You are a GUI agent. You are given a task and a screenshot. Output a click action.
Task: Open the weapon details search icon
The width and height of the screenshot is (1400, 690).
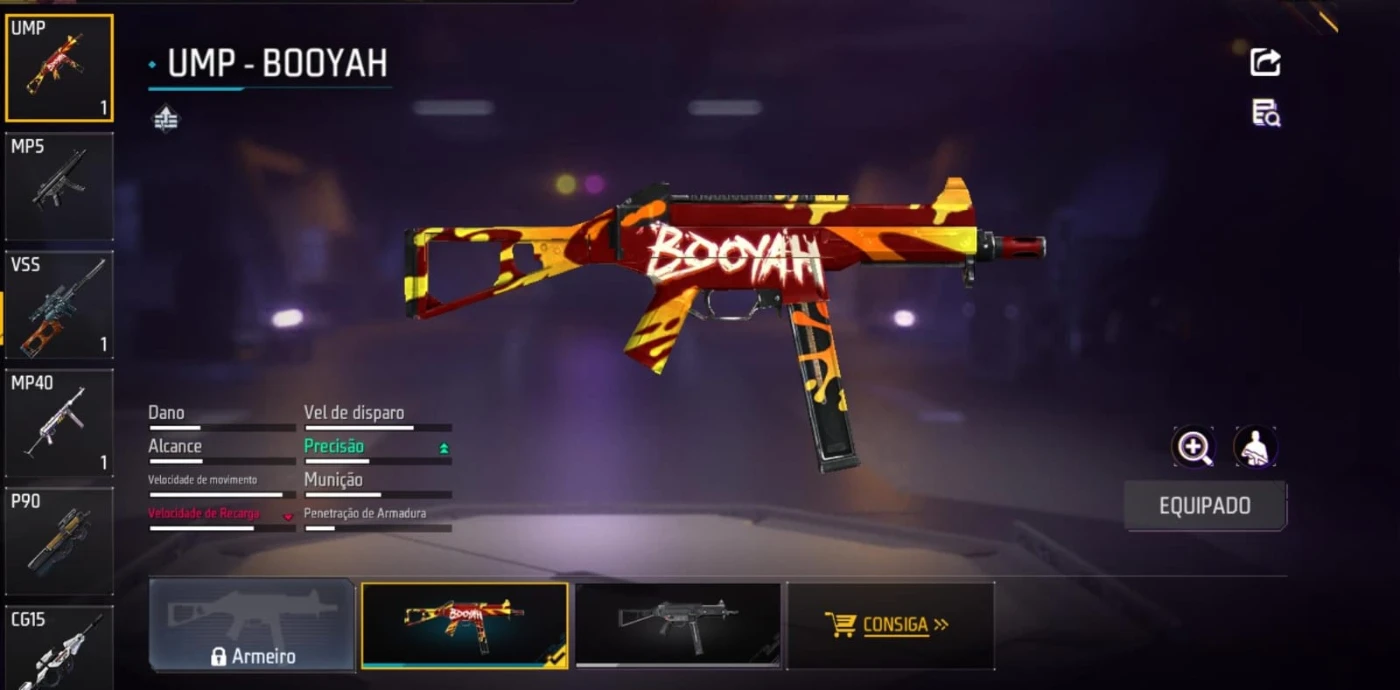tap(1265, 113)
